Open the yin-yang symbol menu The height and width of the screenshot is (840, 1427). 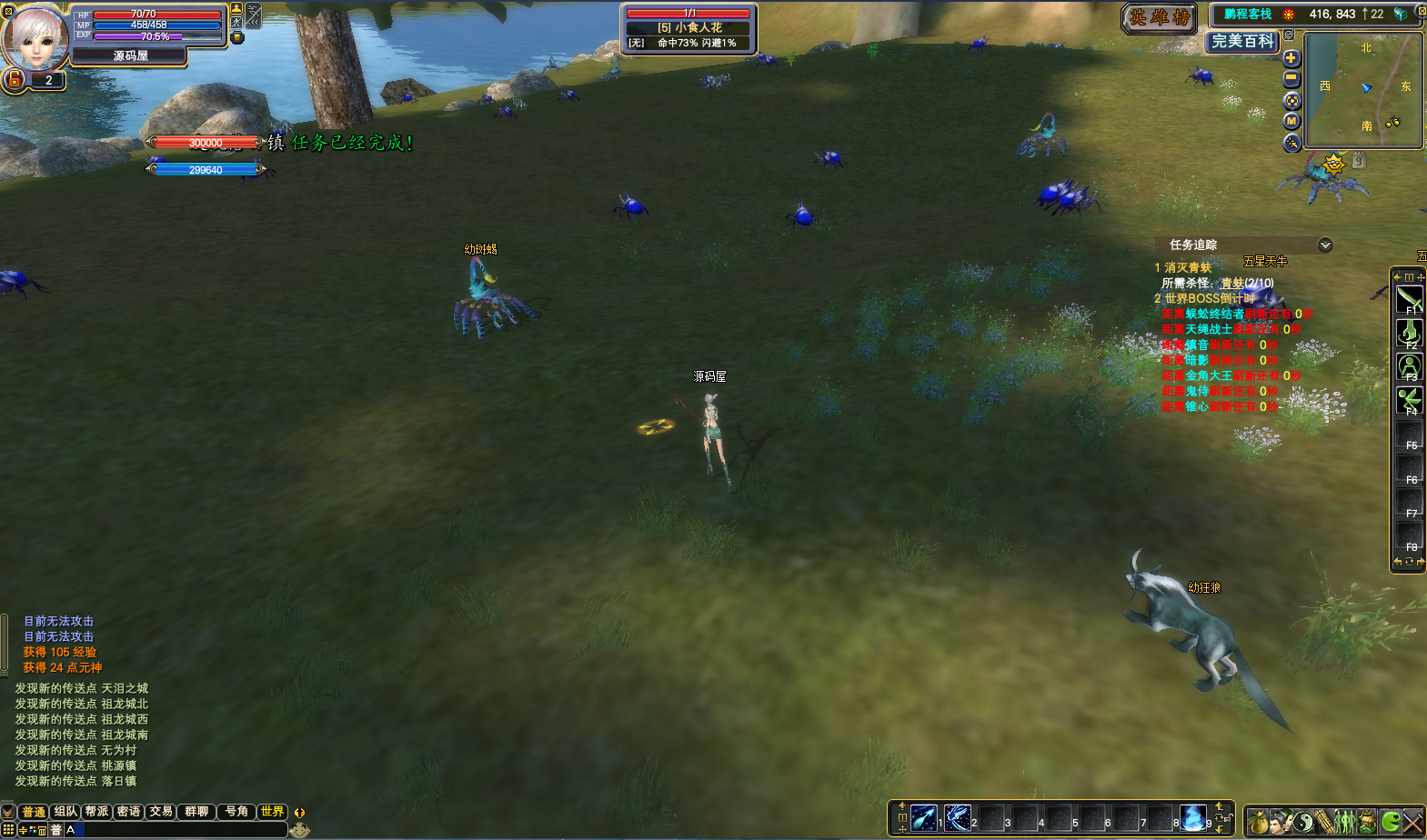point(1303,822)
